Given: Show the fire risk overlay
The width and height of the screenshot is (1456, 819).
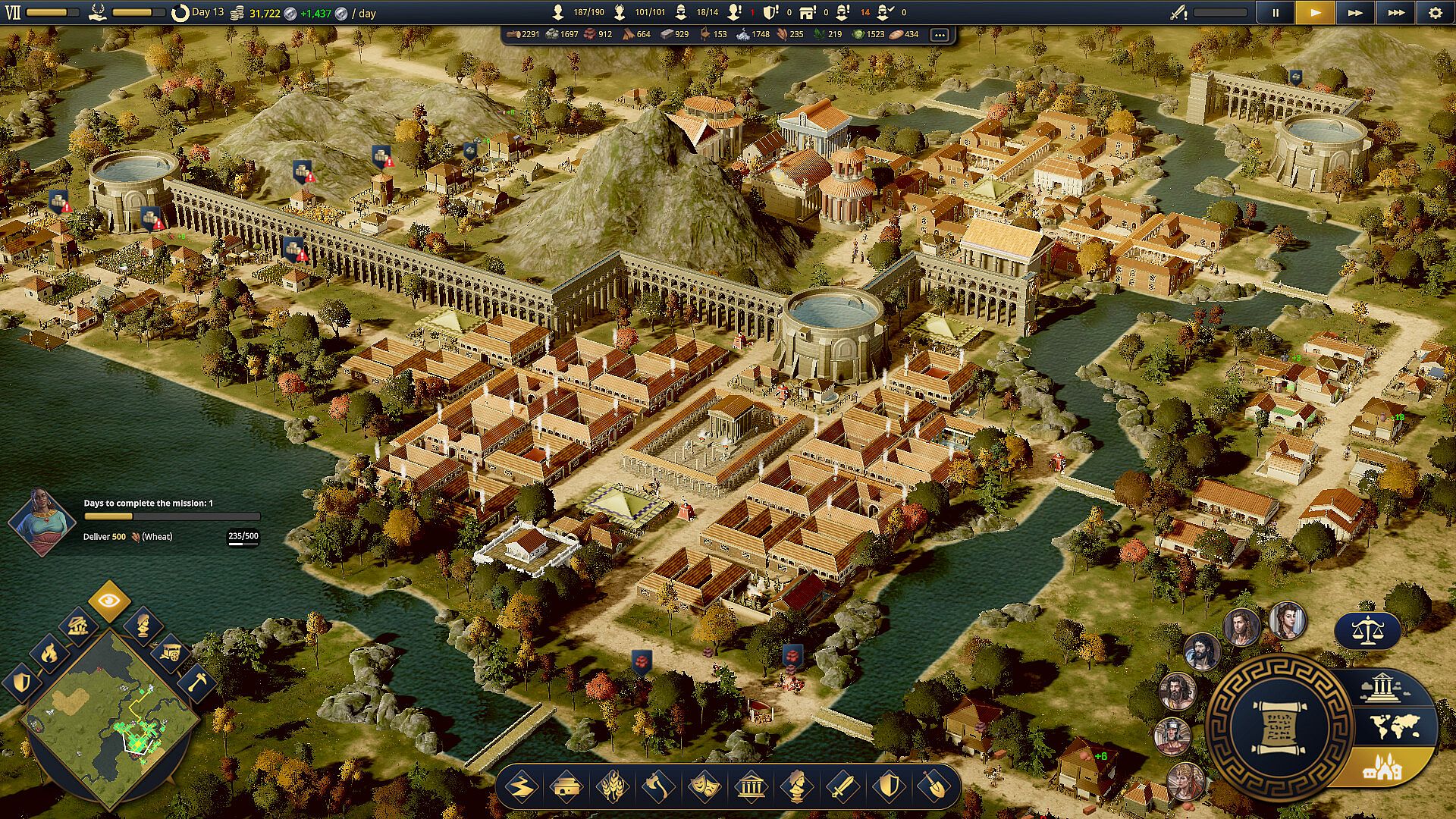Looking at the screenshot, I should (49, 652).
